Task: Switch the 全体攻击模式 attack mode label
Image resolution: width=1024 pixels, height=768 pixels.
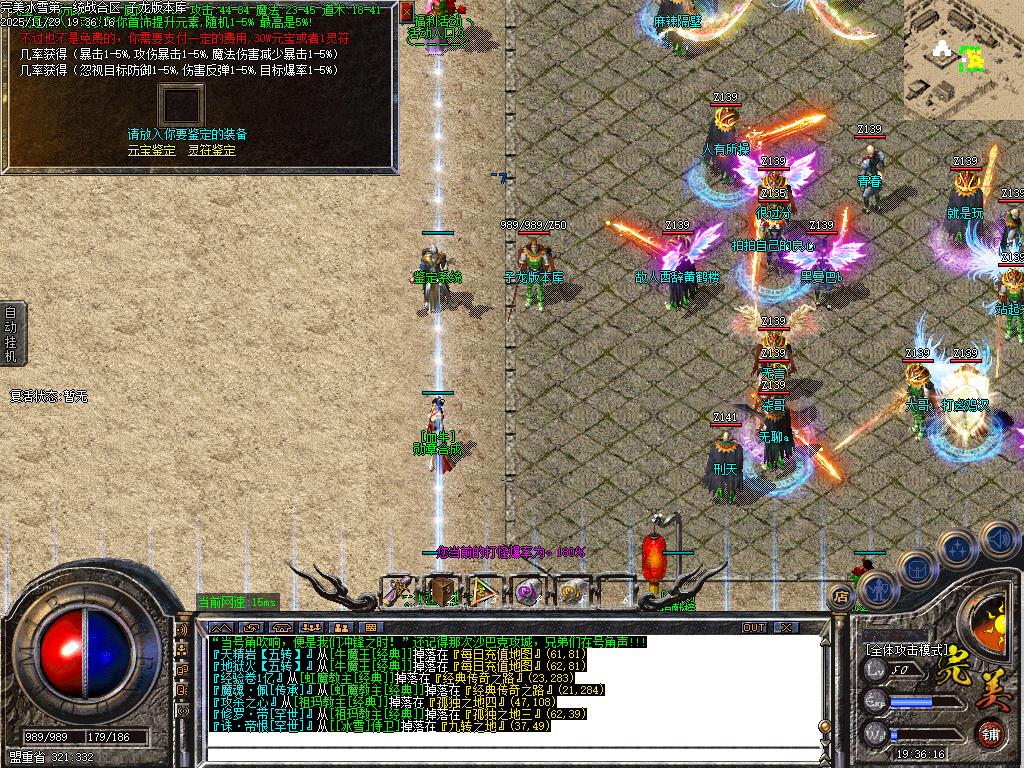Action: click(x=906, y=648)
